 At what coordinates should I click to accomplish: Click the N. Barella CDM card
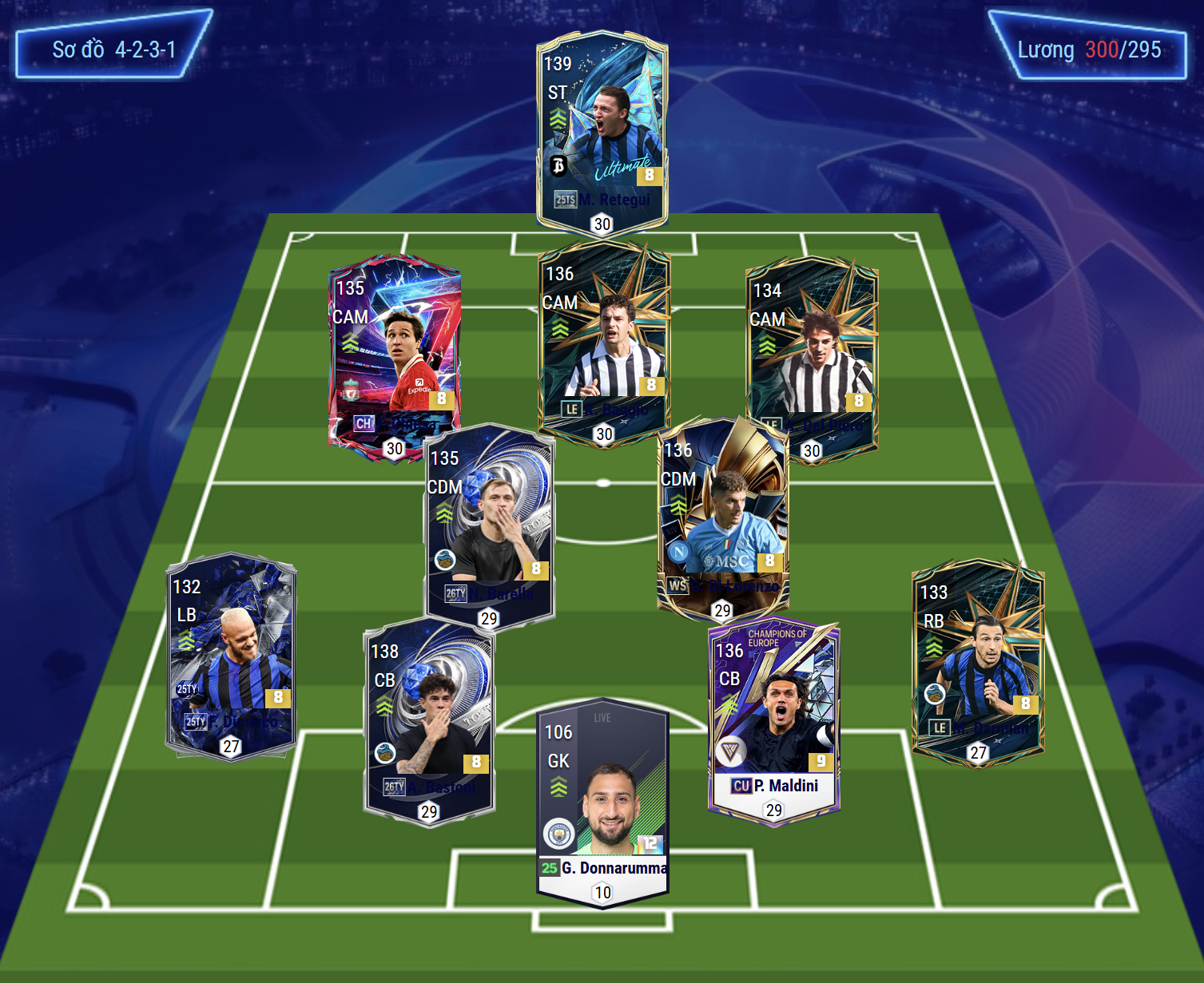pos(489,523)
